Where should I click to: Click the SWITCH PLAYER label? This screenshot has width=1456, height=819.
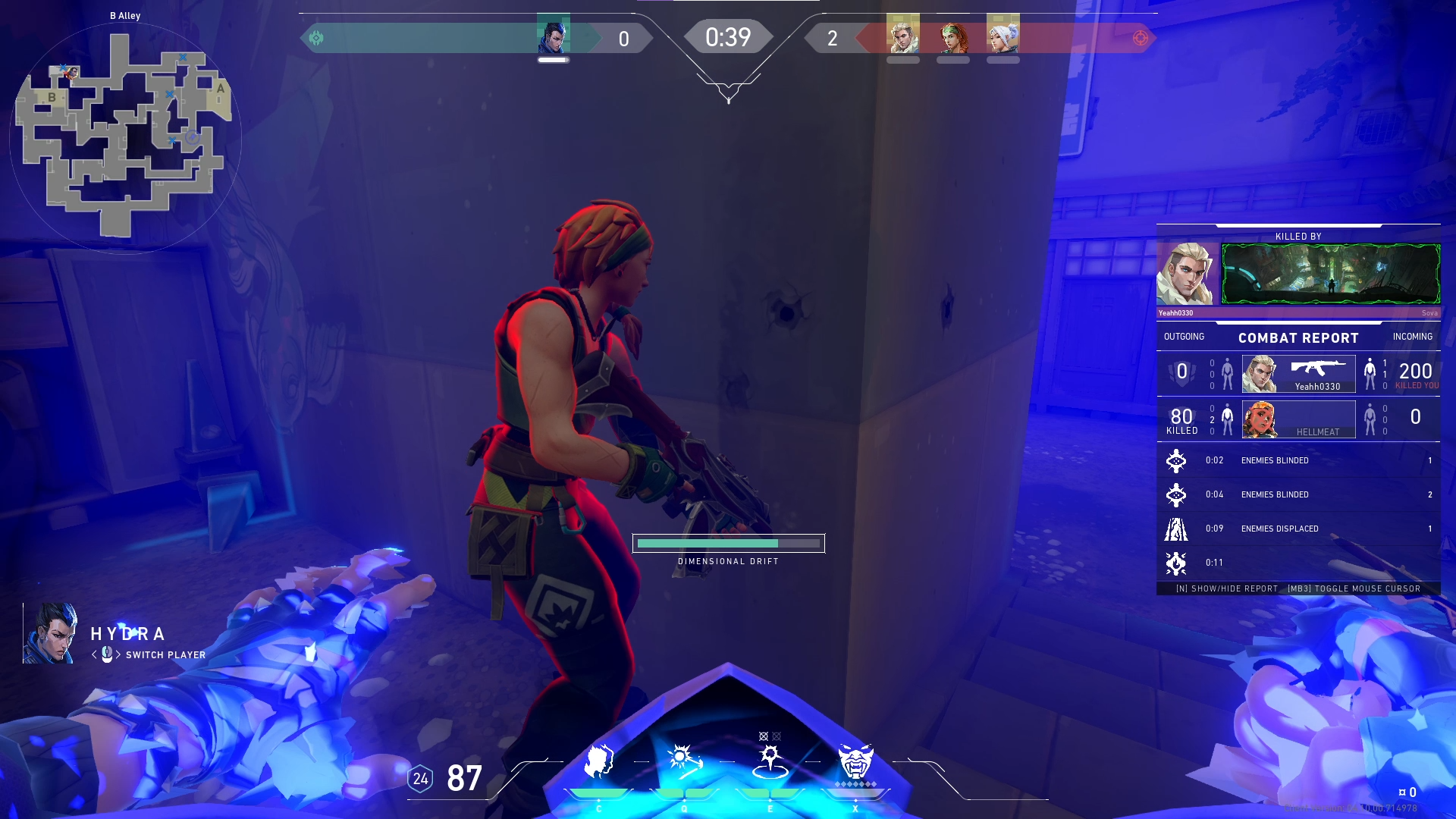165,655
